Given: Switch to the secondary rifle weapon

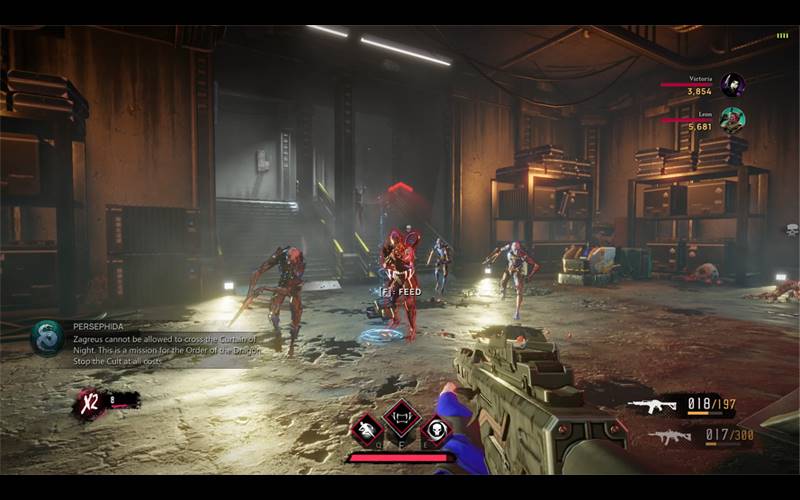Looking at the screenshot, I should (x=668, y=436).
